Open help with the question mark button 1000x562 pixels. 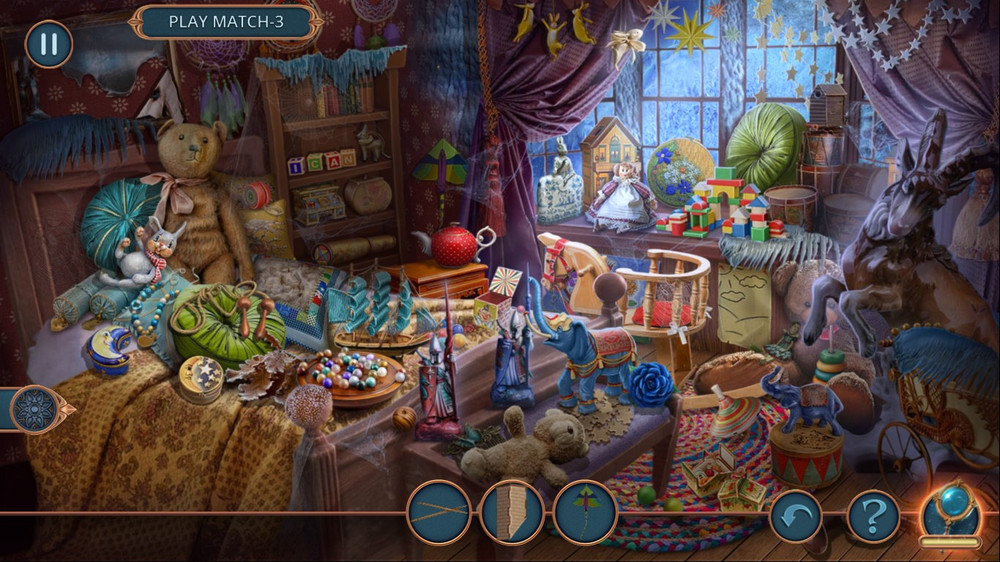tap(873, 516)
